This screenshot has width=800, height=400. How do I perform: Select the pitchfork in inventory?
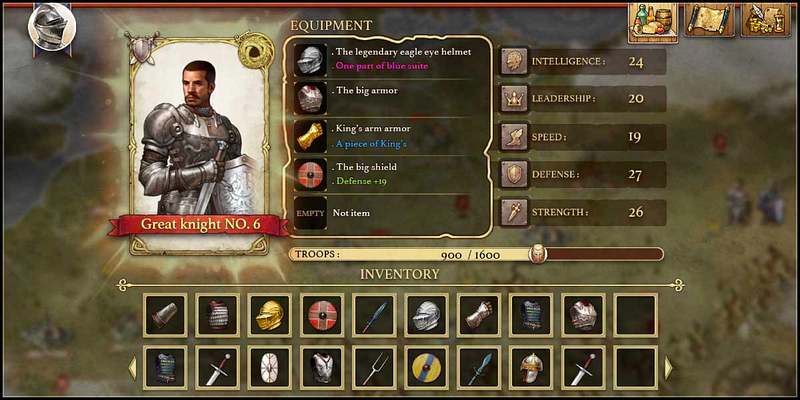(x=374, y=368)
